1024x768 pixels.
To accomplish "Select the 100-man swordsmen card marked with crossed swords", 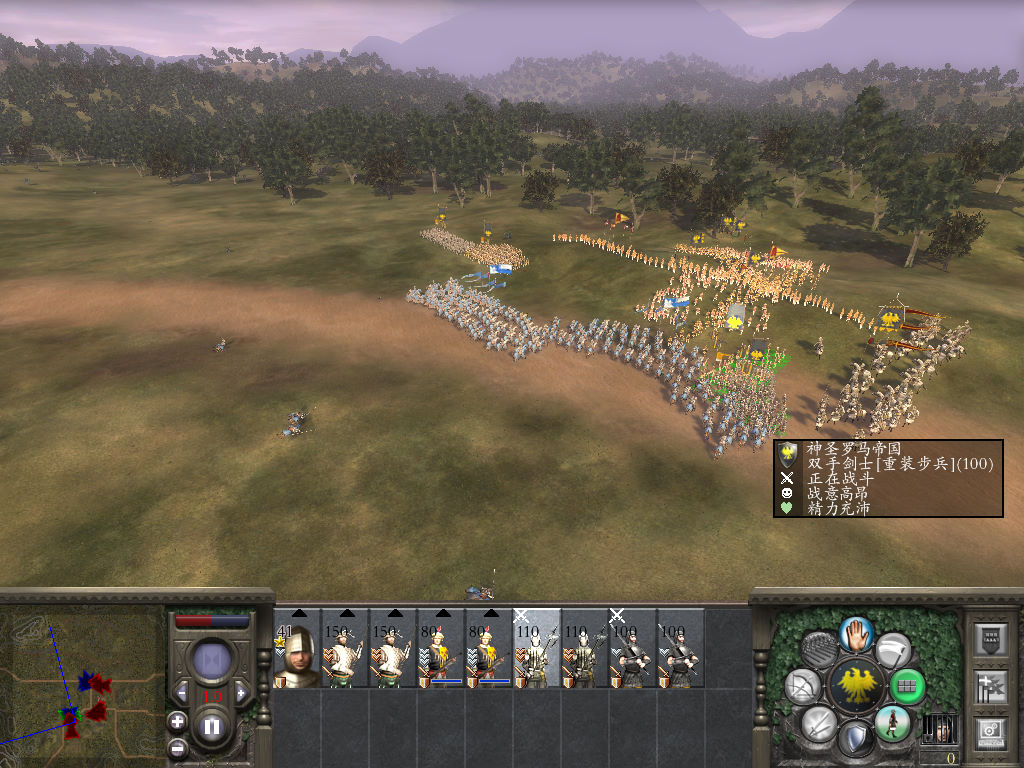I will (633, 648).
